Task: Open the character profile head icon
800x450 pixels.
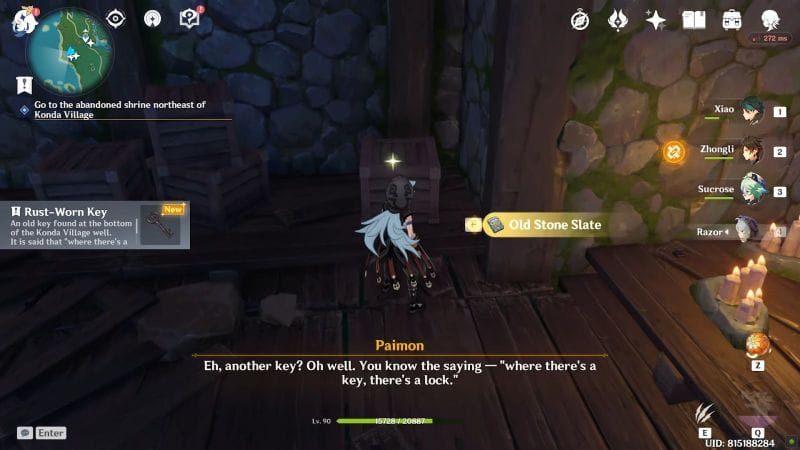Action: (771, 19)
